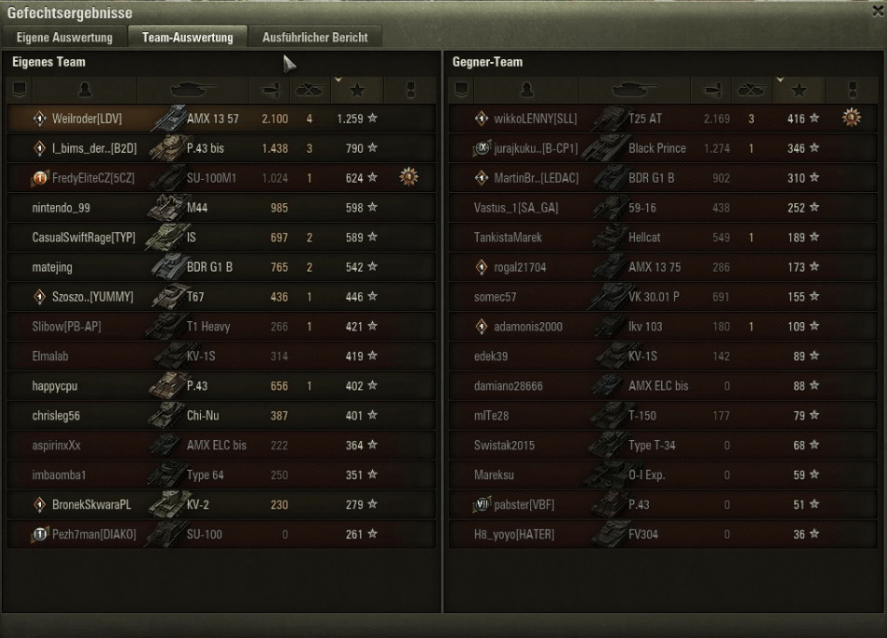Viewport: 887px width, 638px height.
Task: Sort own team by experience star column
Action: (x=357, y=90)
